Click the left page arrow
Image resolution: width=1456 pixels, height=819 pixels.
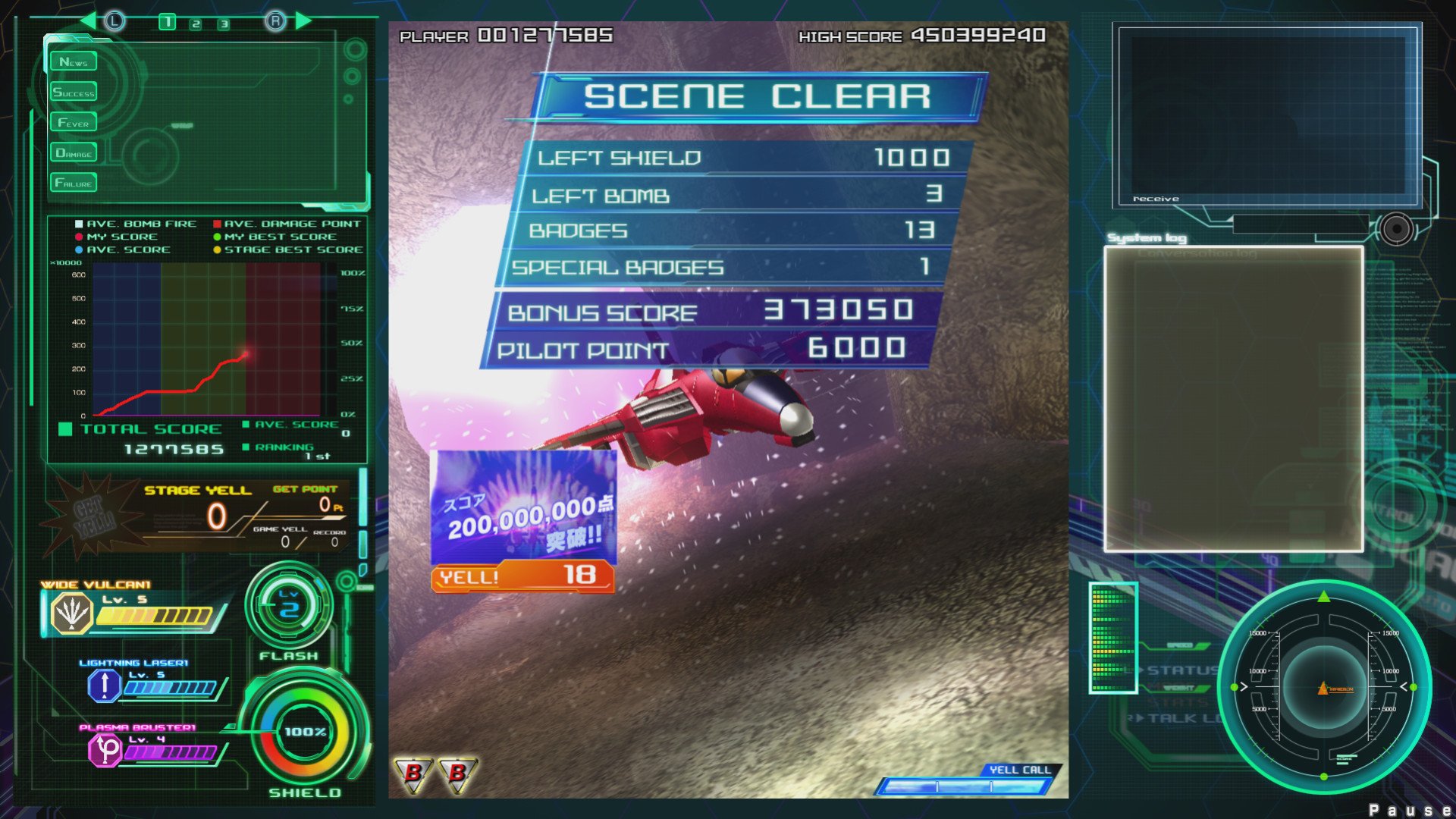88,20
